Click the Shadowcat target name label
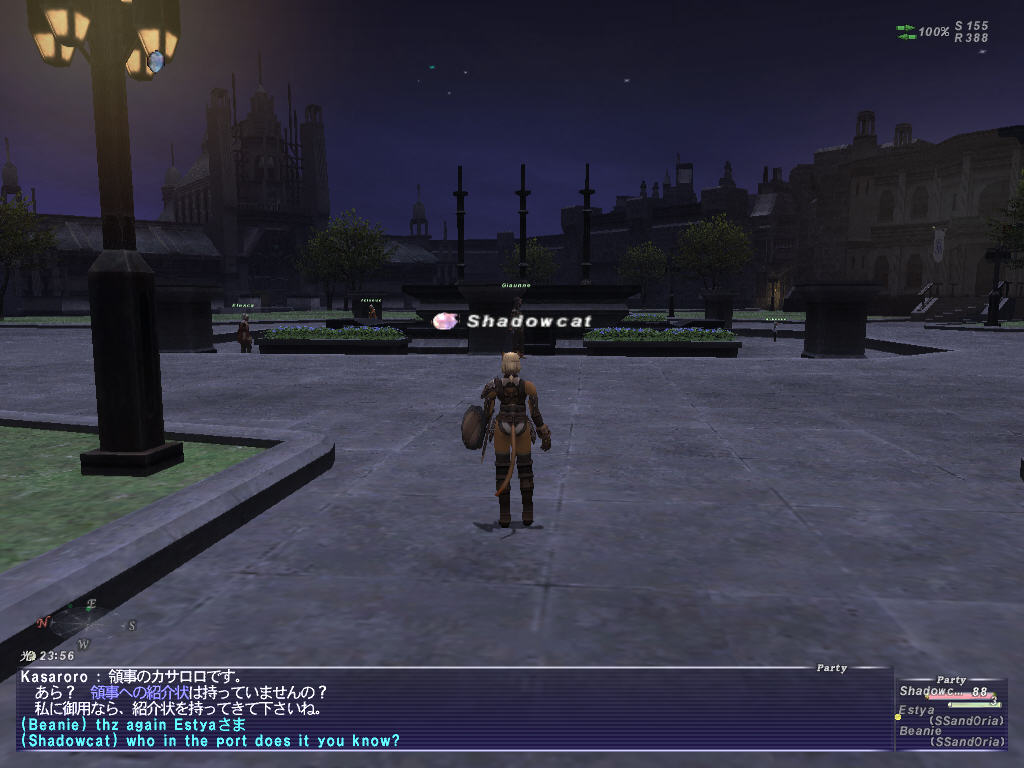1024x768 pixels. point(529,321)
